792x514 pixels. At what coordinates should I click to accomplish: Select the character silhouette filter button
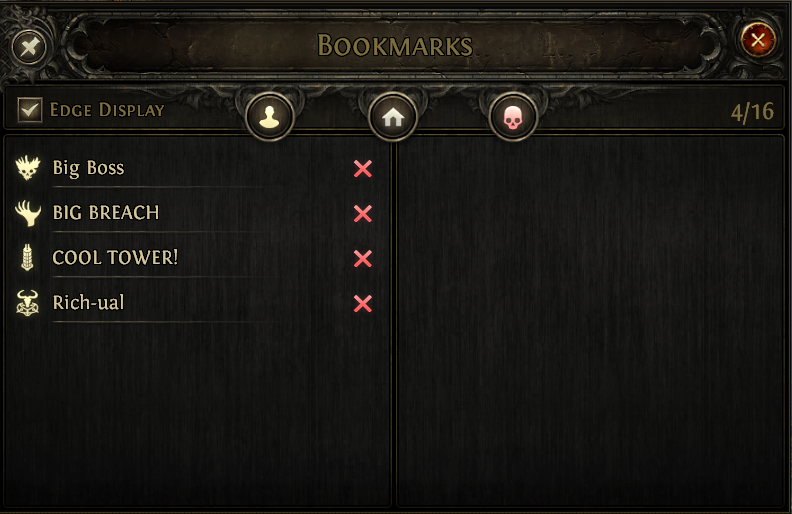click(x=270, y=118)
